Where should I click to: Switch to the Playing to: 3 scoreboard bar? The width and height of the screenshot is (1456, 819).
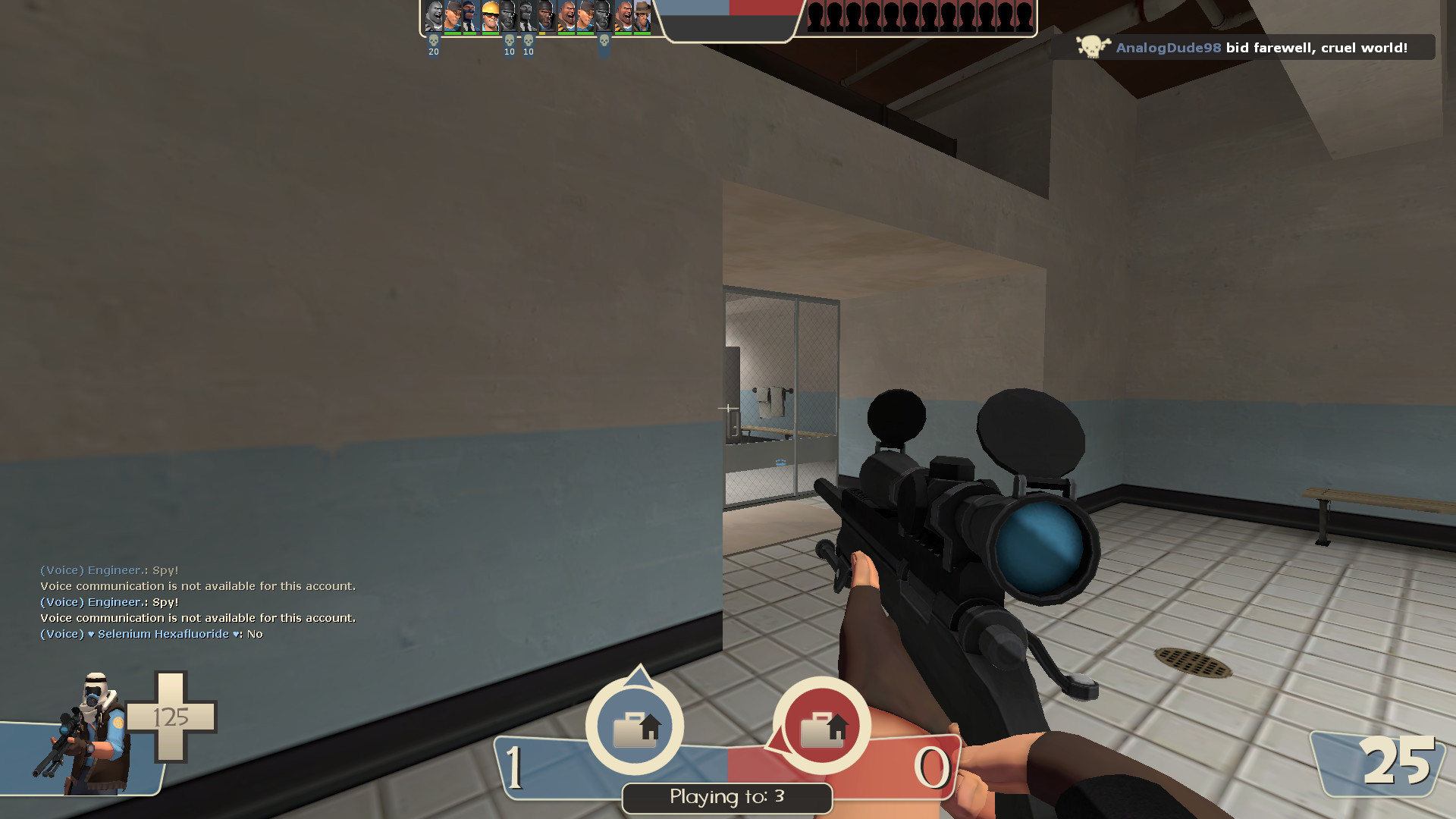(x=726, y=798)
